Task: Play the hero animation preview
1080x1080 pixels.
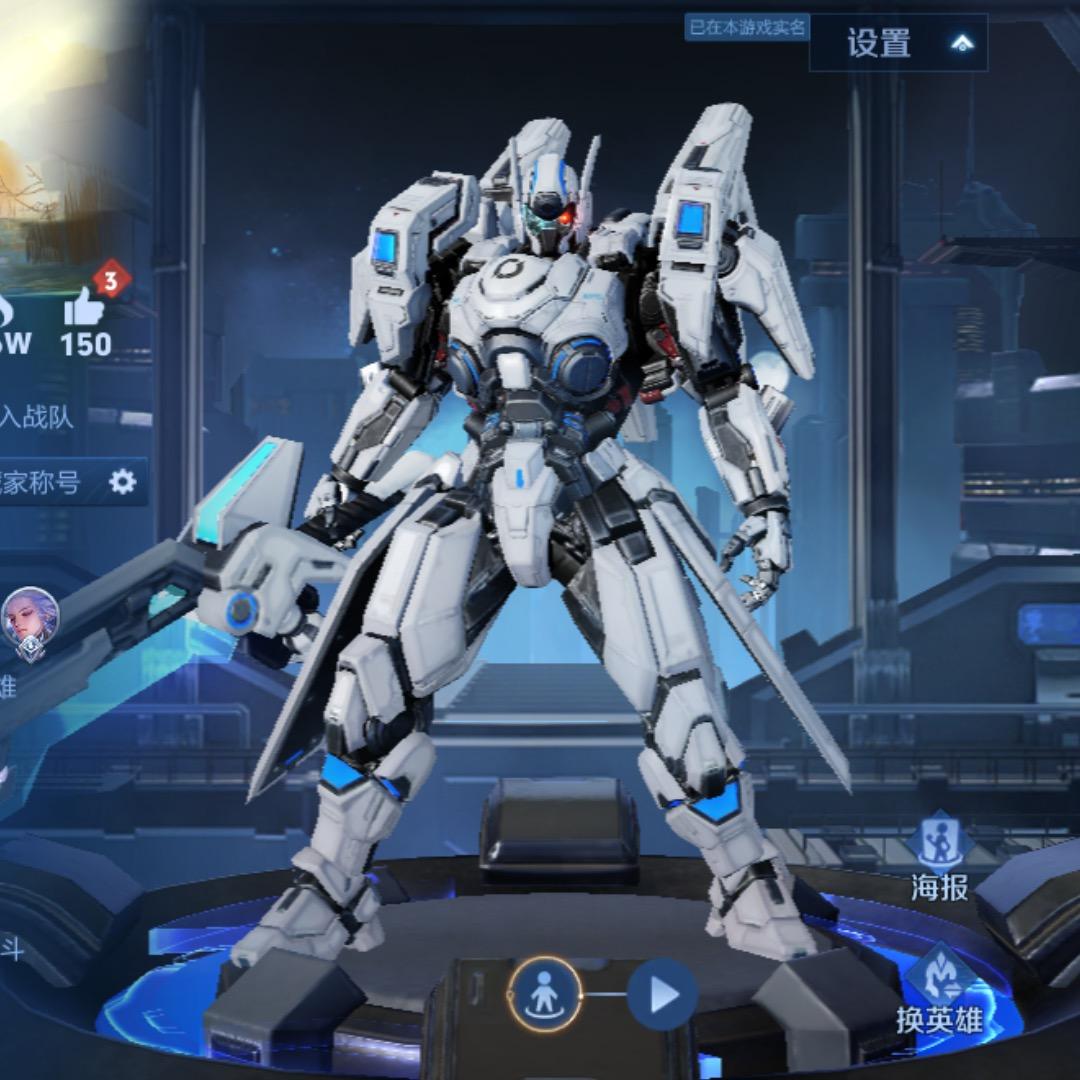Action: (662, 995)
